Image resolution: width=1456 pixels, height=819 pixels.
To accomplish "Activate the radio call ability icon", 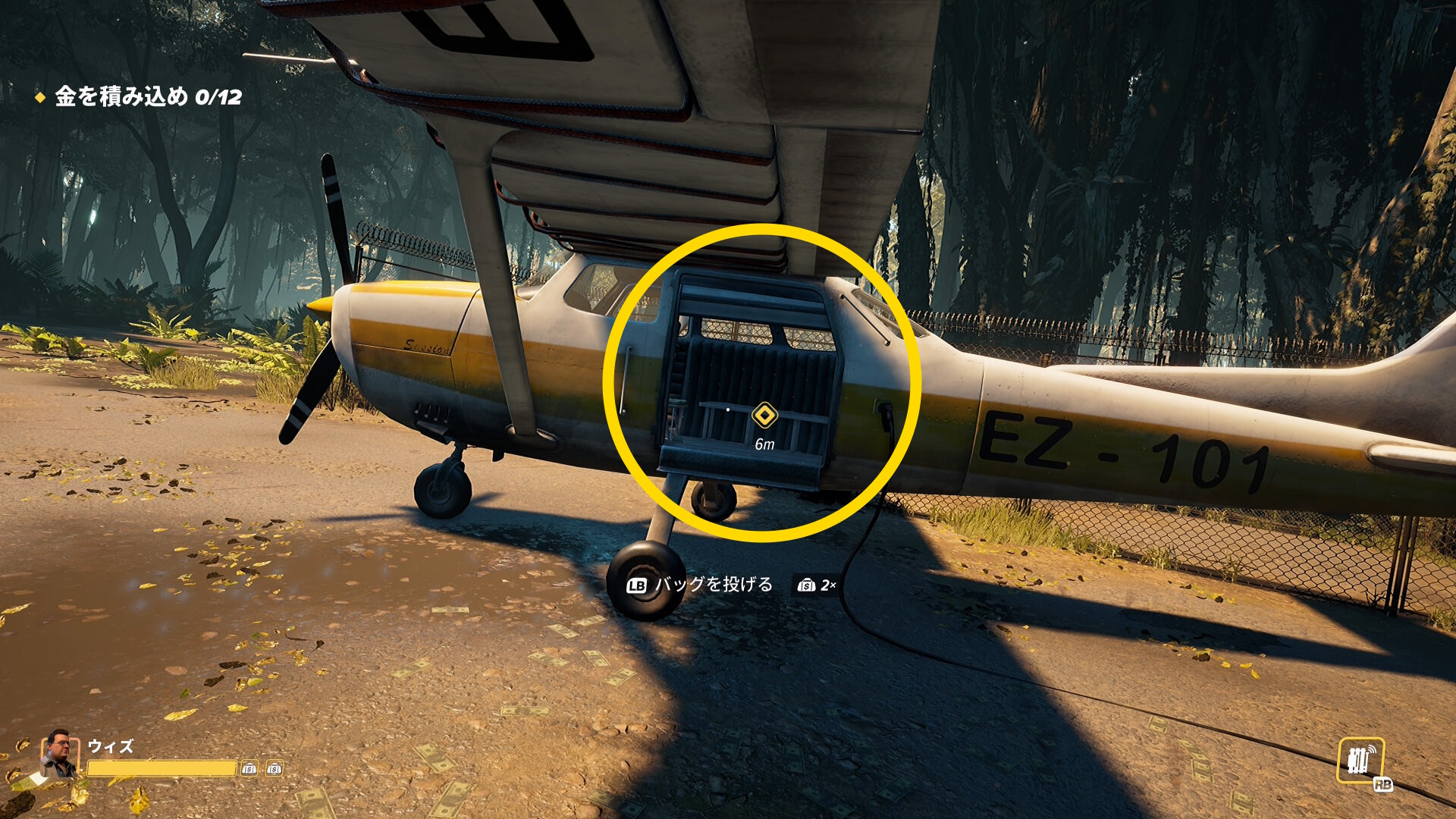I will [x=1360, y=760].
